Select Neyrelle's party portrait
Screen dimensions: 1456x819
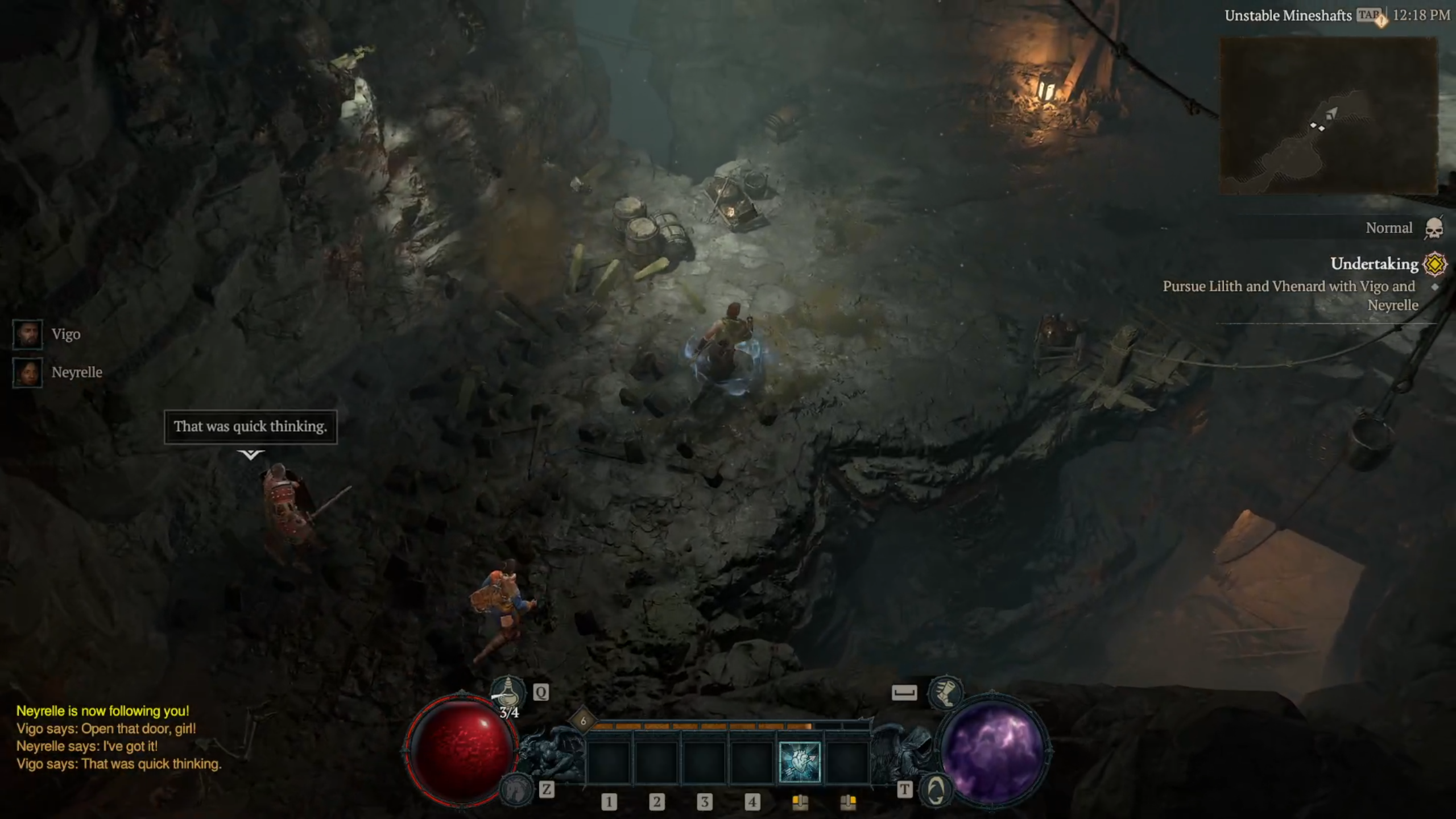coord(27,373)
